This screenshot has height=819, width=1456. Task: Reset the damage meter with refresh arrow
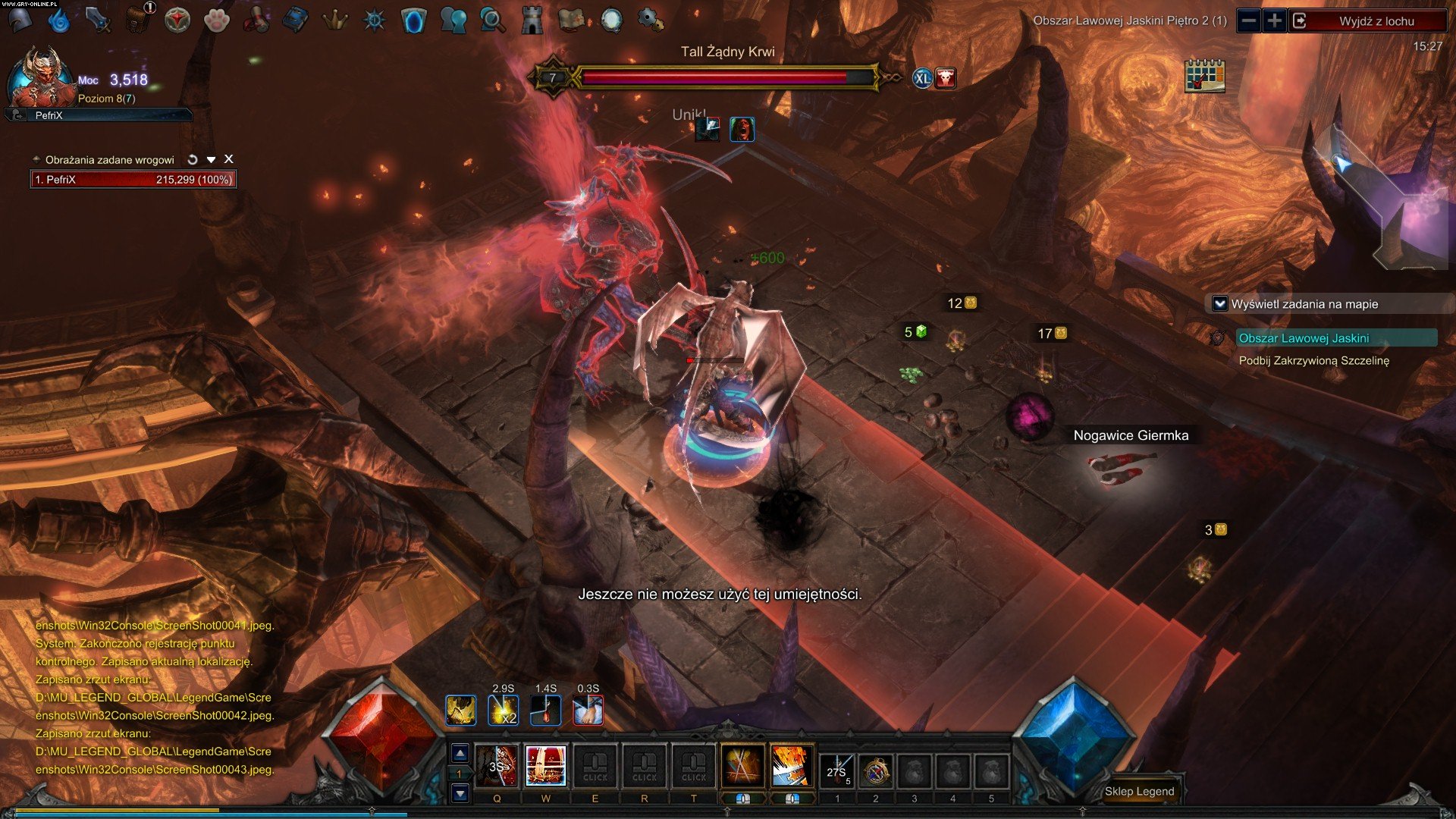point(193,159)
